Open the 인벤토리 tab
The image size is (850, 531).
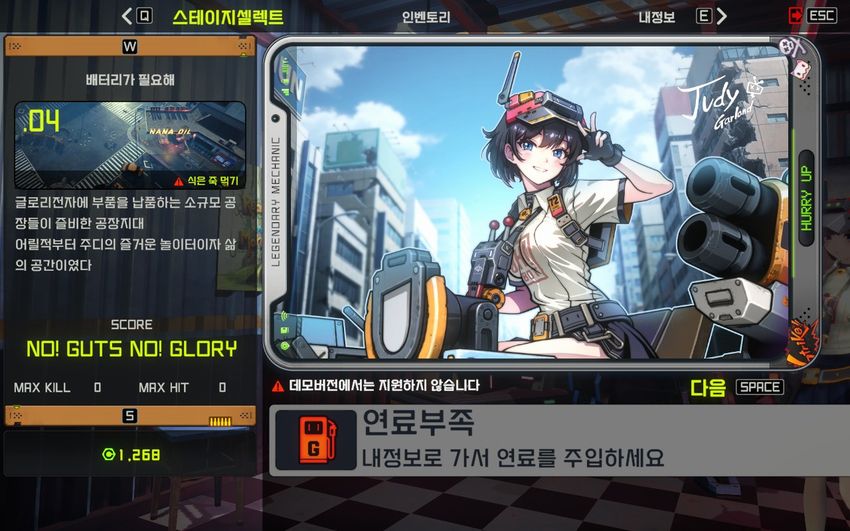[426, 17]
